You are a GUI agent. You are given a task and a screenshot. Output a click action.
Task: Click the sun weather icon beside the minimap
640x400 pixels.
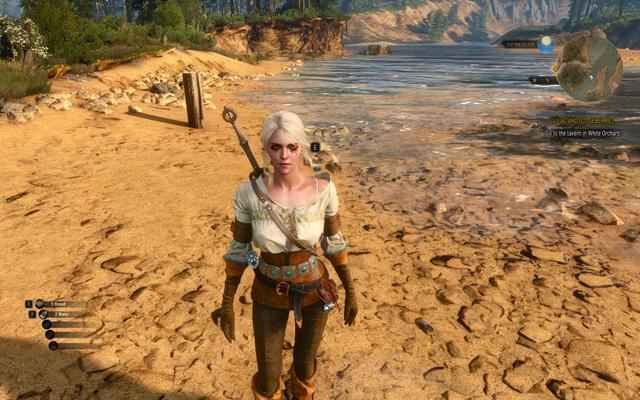pos(546,43)
